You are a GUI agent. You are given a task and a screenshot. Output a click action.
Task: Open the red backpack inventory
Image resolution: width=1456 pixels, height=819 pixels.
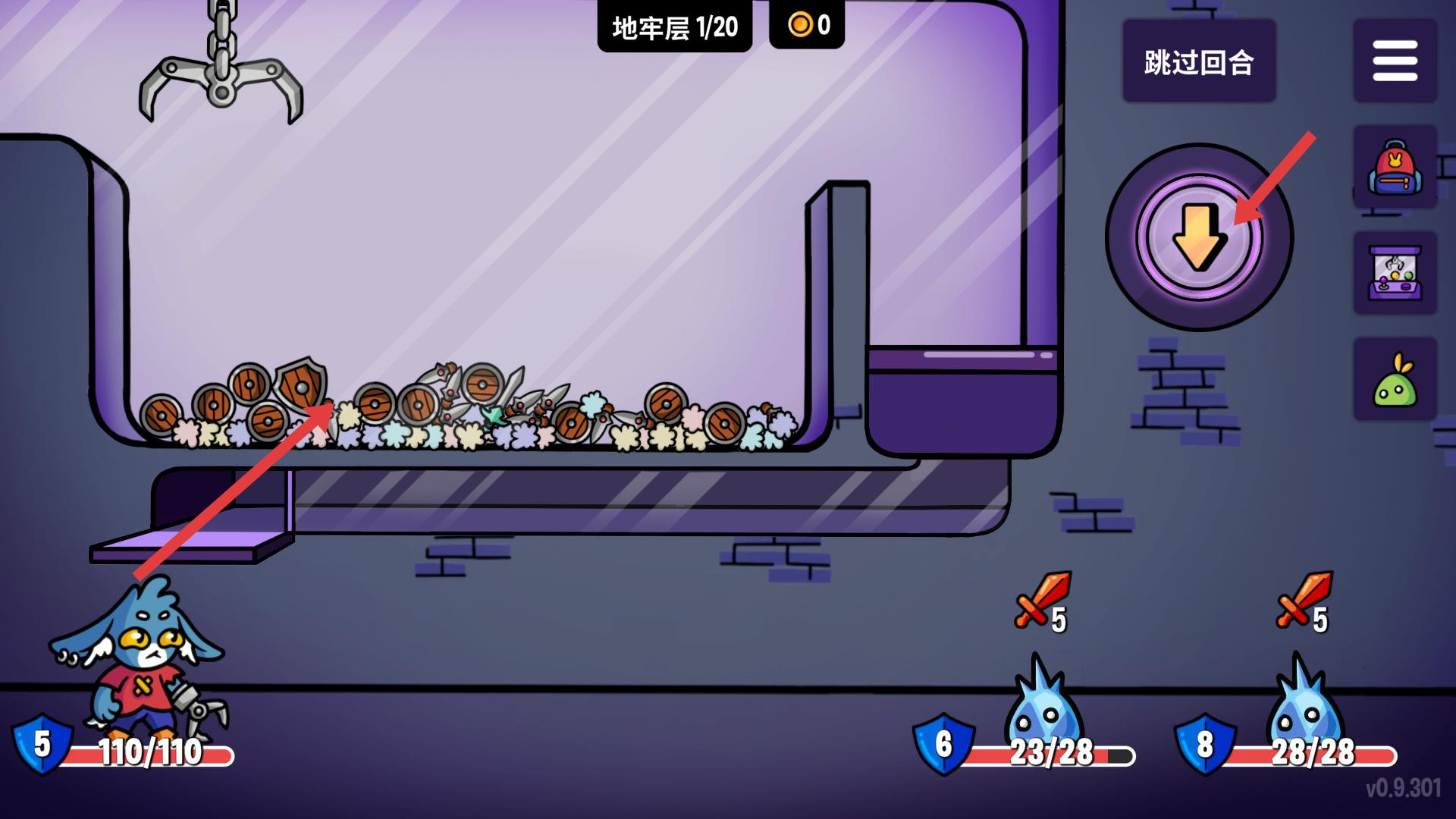tap(1395, 168)
